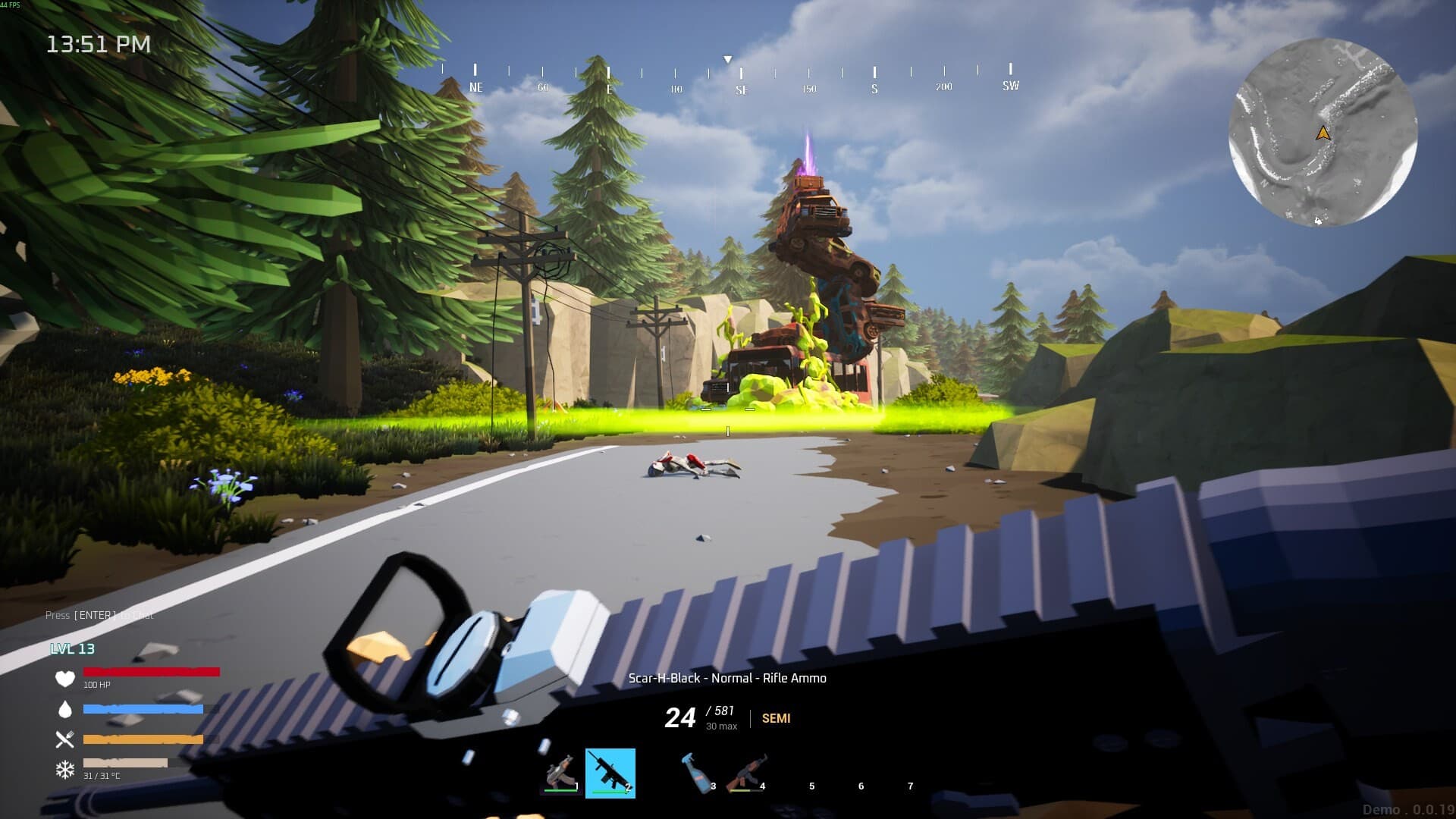Select empty hotbar slot 7
Screen dimensions: 1456x819
point(910,775)
